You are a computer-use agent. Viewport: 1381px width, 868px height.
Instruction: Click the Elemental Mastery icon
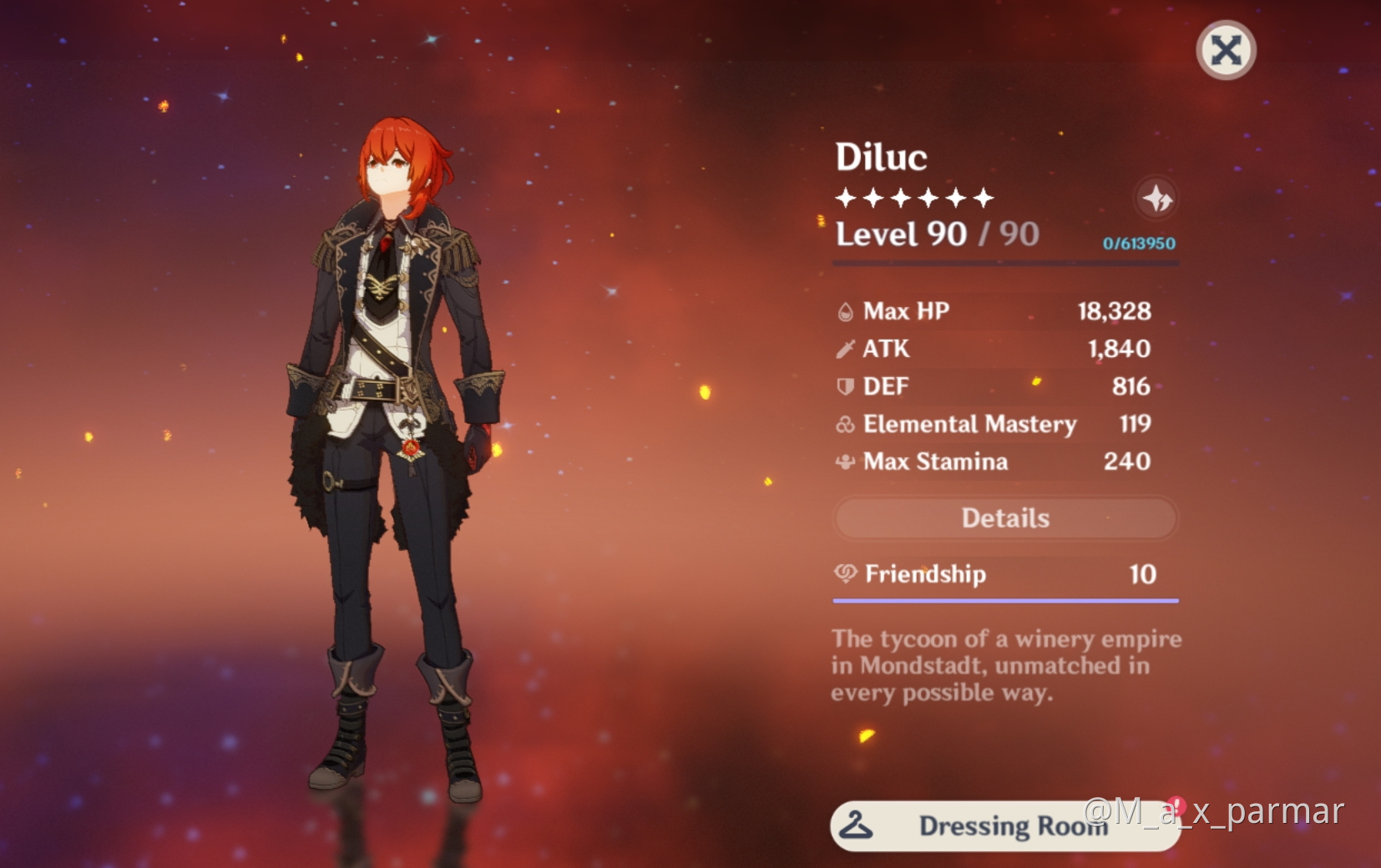[846, 424]
